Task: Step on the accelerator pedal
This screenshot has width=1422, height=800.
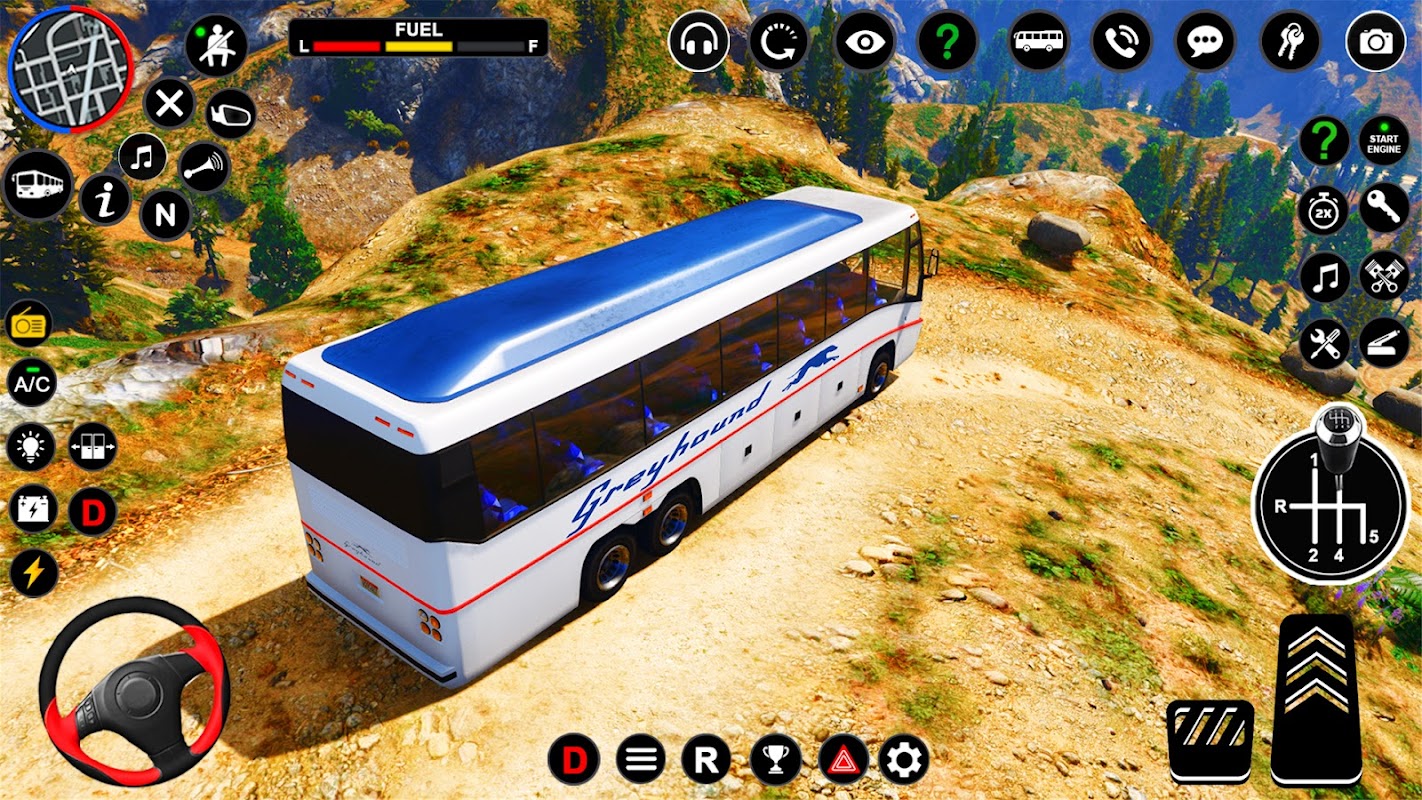Action: [1316, 697]
